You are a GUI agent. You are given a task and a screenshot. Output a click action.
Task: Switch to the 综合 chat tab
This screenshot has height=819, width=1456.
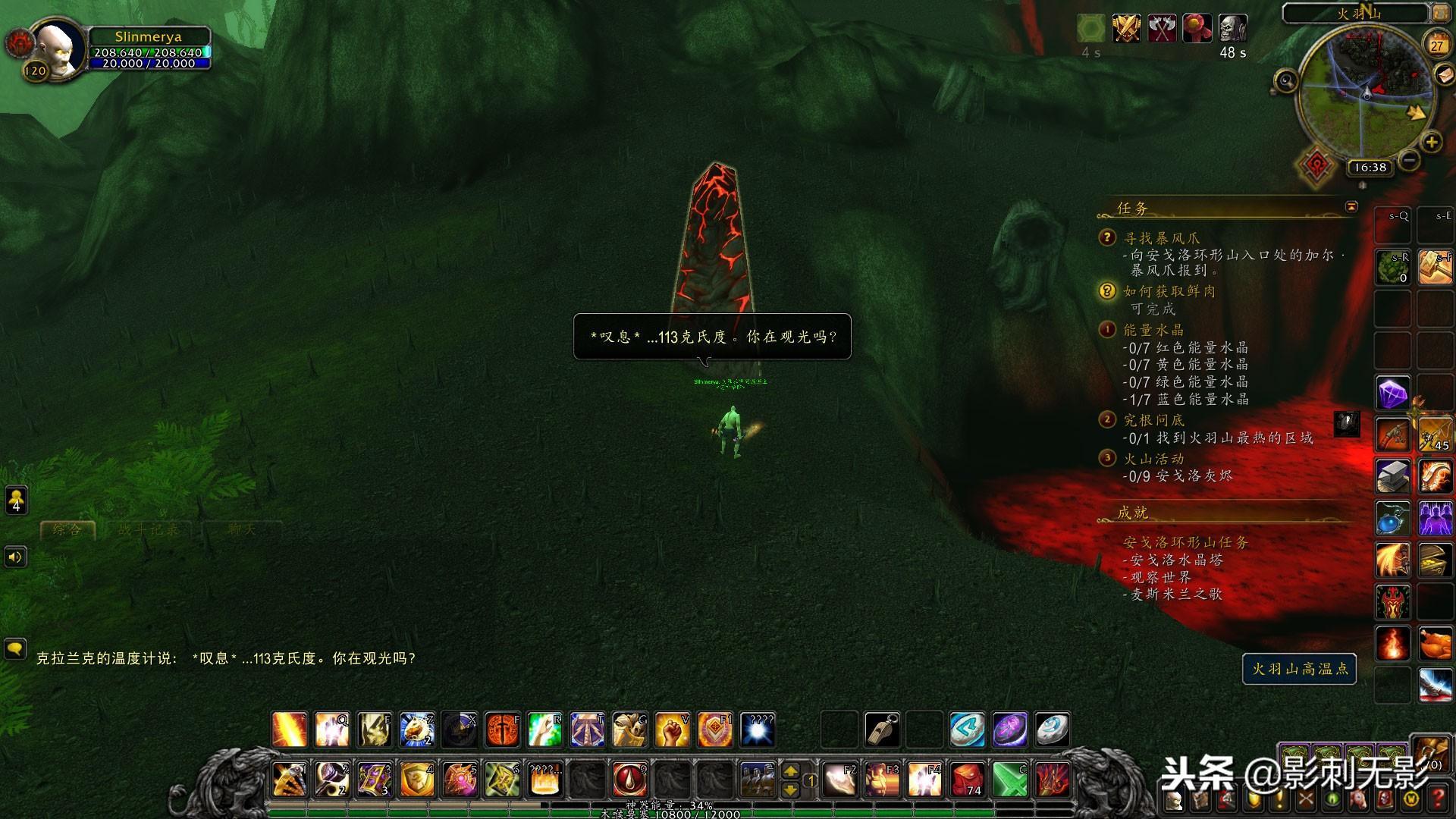point(67,529)
